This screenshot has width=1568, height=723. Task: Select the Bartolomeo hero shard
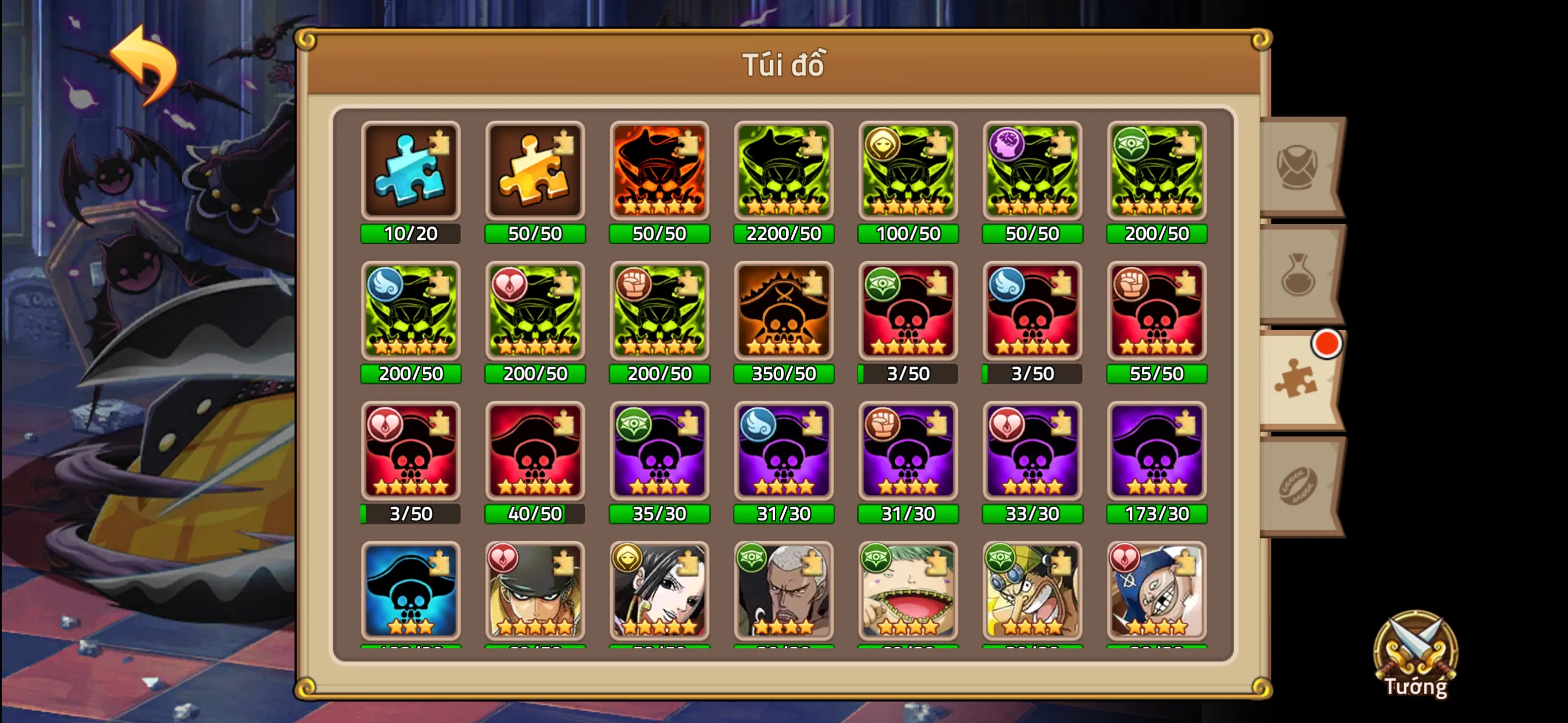(907, 592)
